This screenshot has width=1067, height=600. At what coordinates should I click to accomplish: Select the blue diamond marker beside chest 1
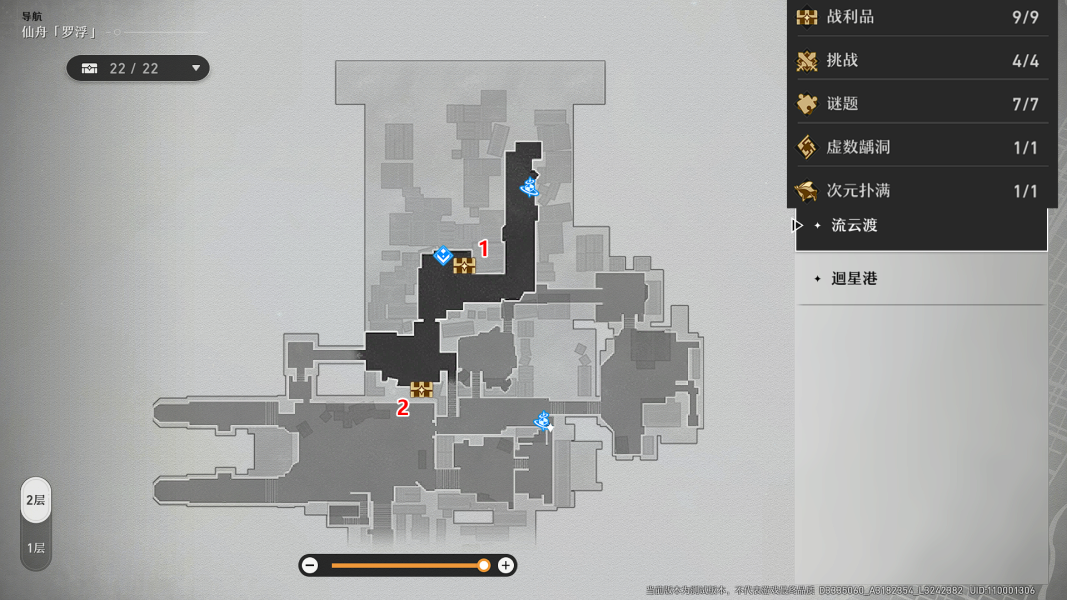(x=443, y=256)
